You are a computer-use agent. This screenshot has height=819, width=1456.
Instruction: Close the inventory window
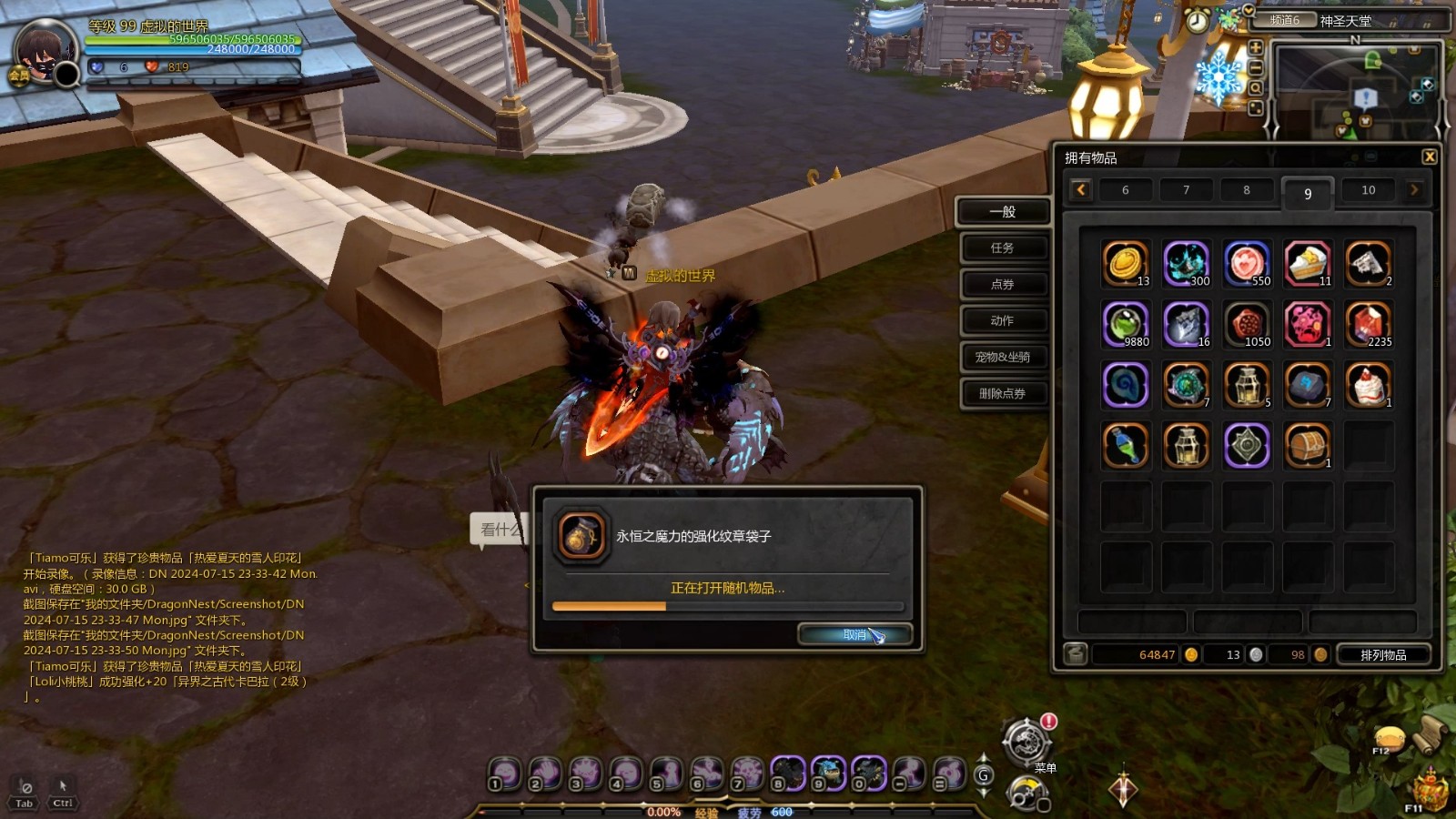(1430, 157)
